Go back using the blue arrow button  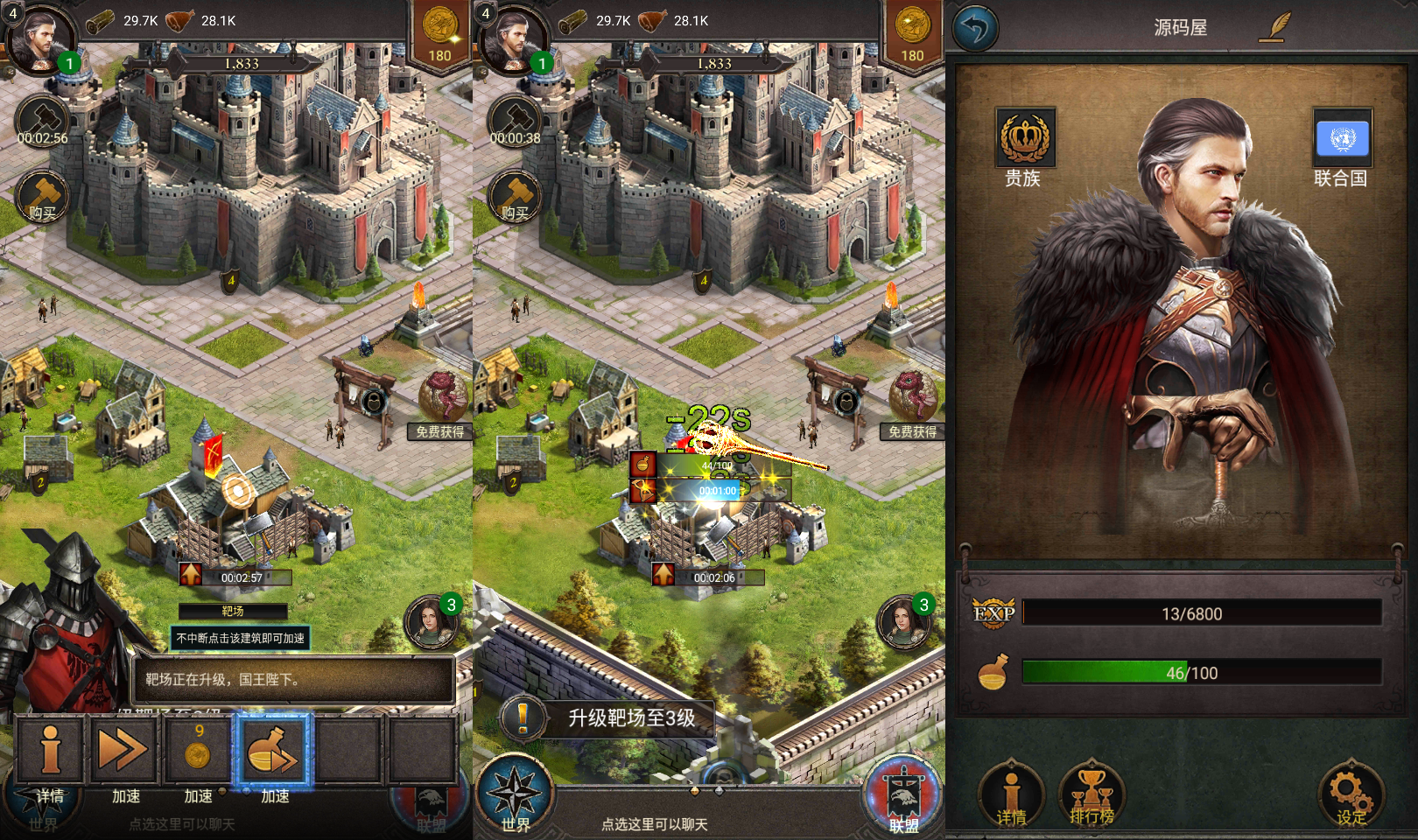(975, 28)
